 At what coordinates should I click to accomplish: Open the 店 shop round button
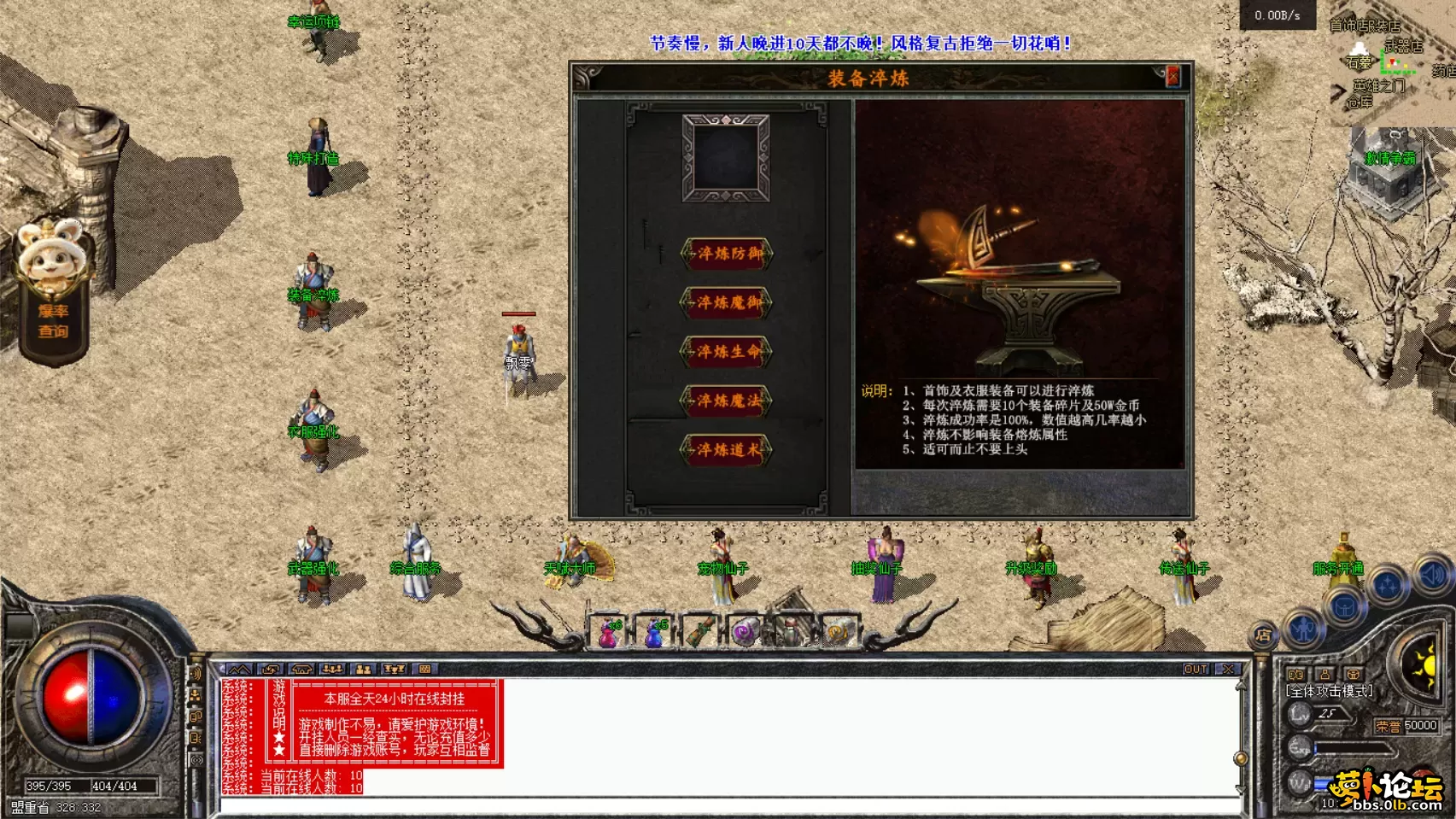(1263, 635)
